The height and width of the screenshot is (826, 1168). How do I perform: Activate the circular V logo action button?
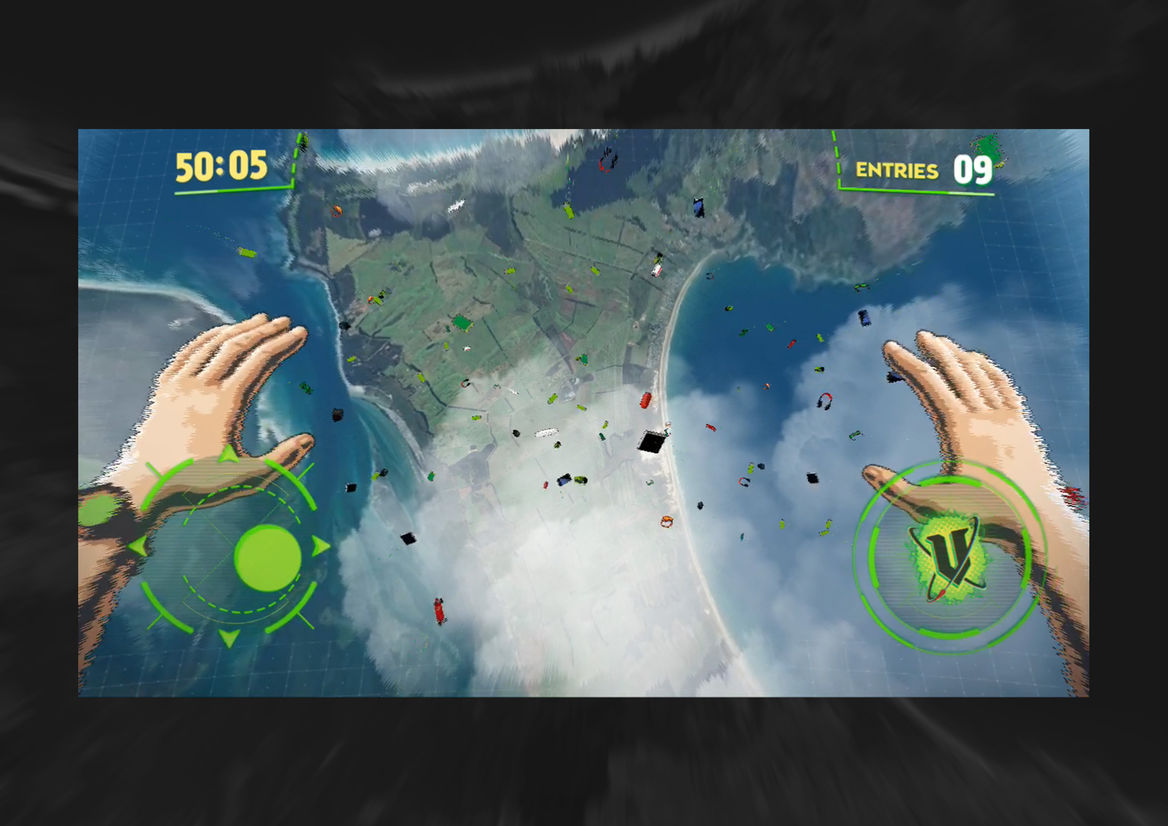click(945, 558)
